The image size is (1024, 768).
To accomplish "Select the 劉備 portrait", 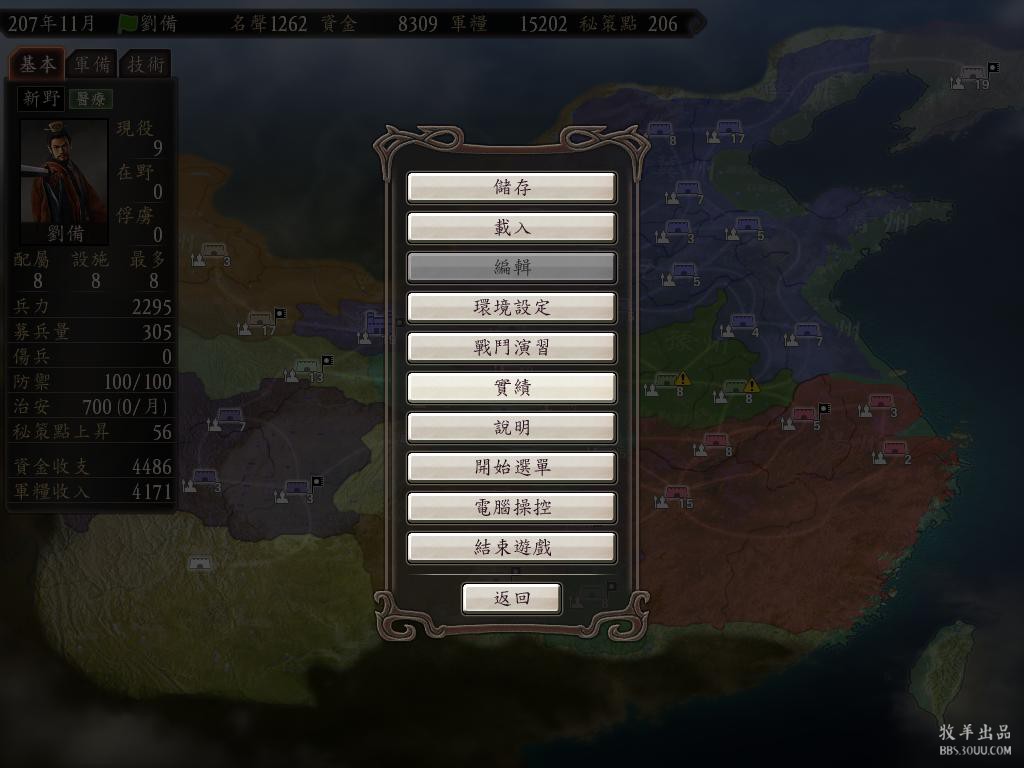I will pyautogui.click(x=64, y=178).
